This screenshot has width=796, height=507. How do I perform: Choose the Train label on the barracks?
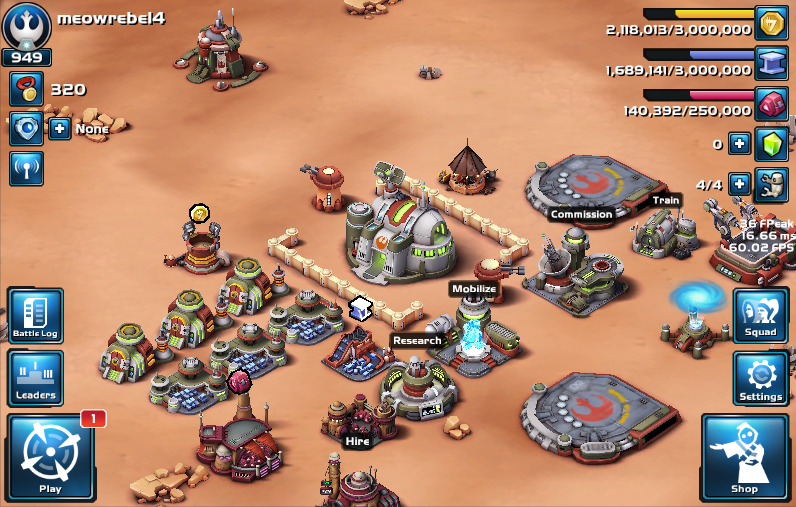pyautogui.click(x=666, y=200)
